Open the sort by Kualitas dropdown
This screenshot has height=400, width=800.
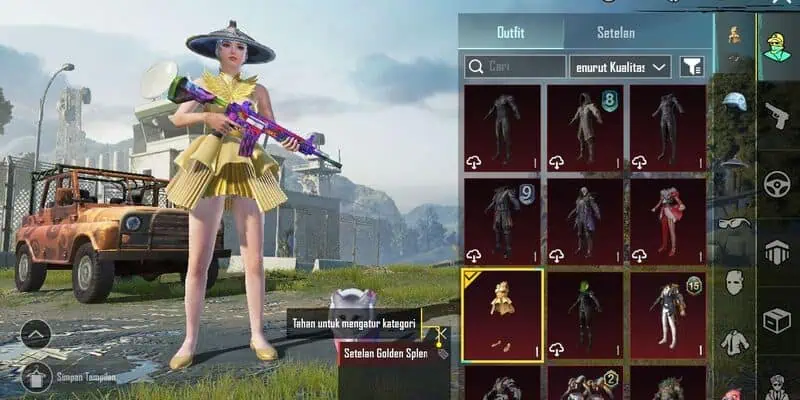point(620,67)
